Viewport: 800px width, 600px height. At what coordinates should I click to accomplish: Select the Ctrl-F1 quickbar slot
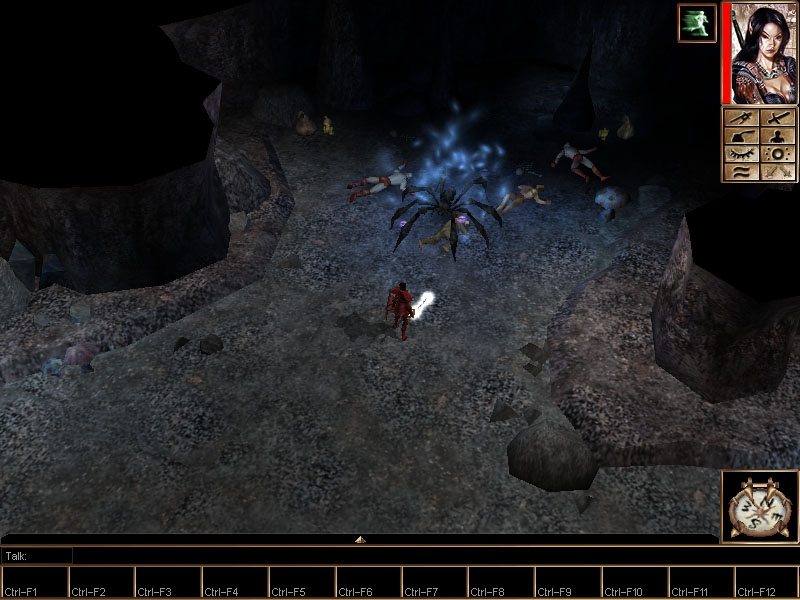(34, 582)
